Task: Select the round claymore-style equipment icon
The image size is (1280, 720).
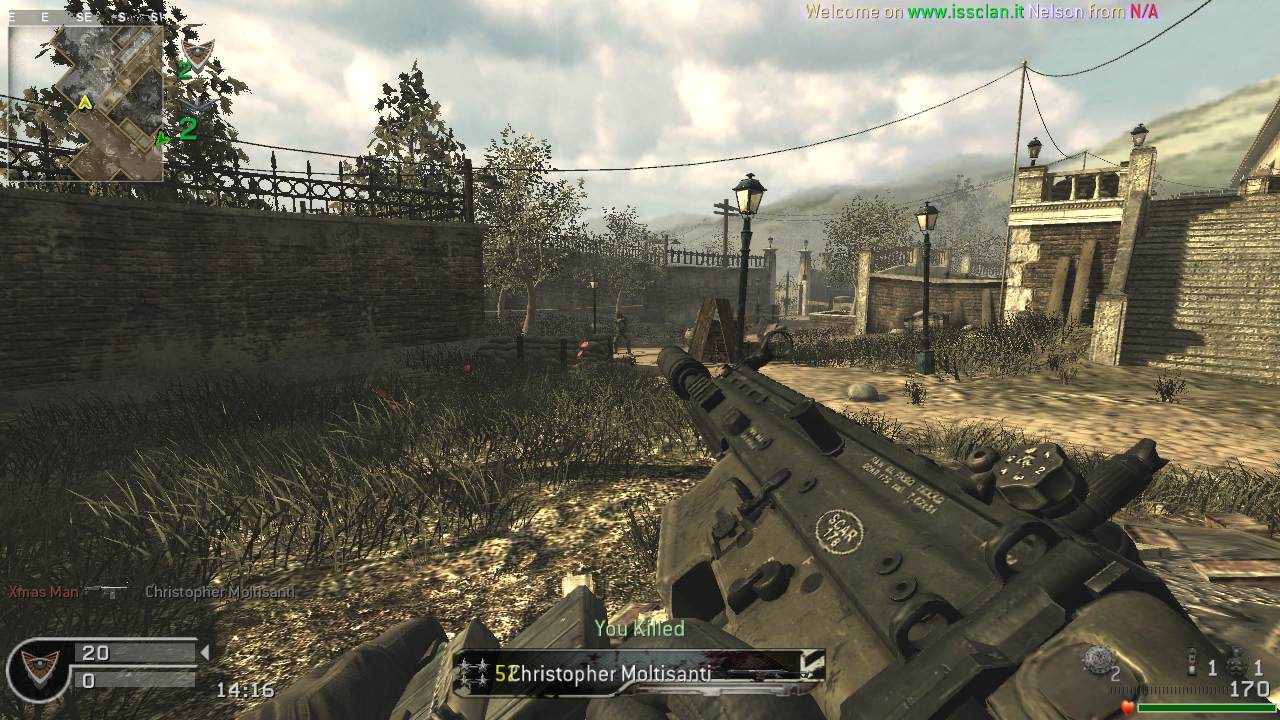Action: point(1100,658)
